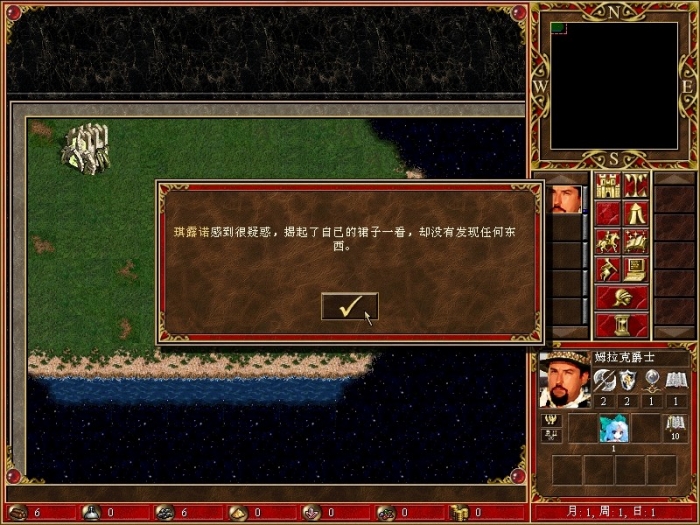Confirm the dialog with the checkmark button
The height and width of the screenshot is (525, 700).
click(x=349, y=307)
